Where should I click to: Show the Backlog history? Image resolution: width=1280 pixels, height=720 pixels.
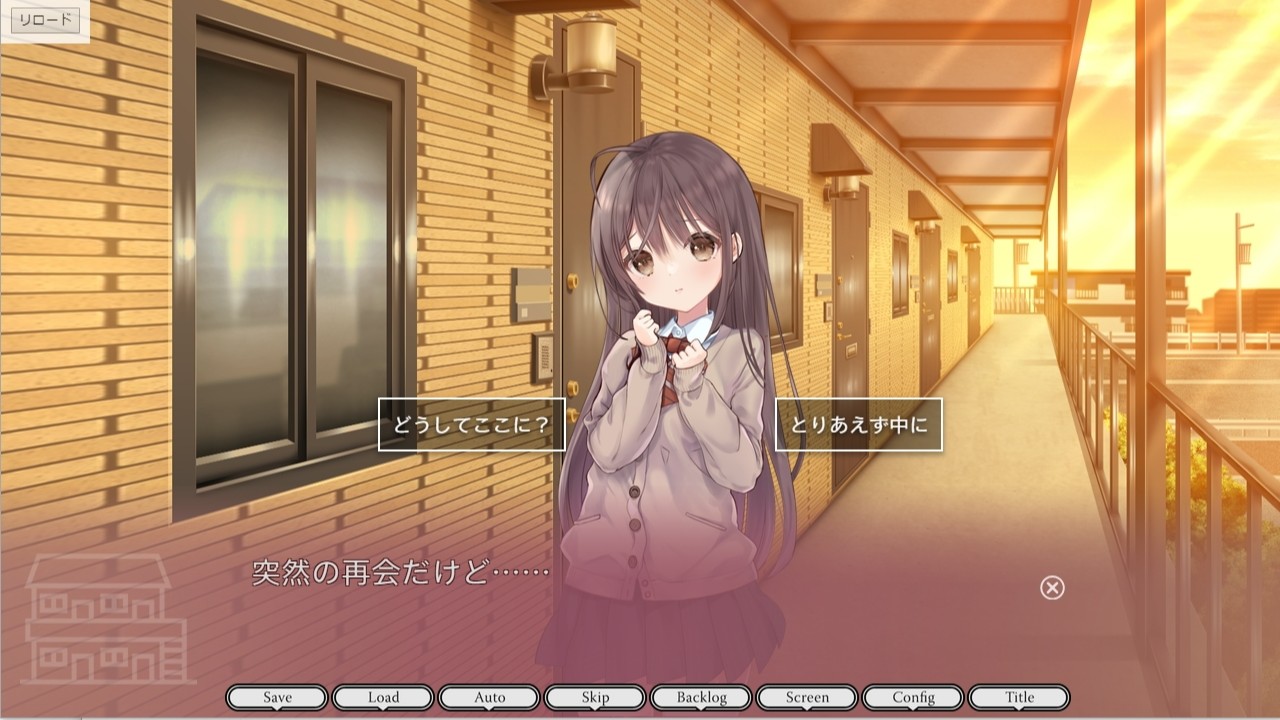pyautogui.click(x=701, y=697)
